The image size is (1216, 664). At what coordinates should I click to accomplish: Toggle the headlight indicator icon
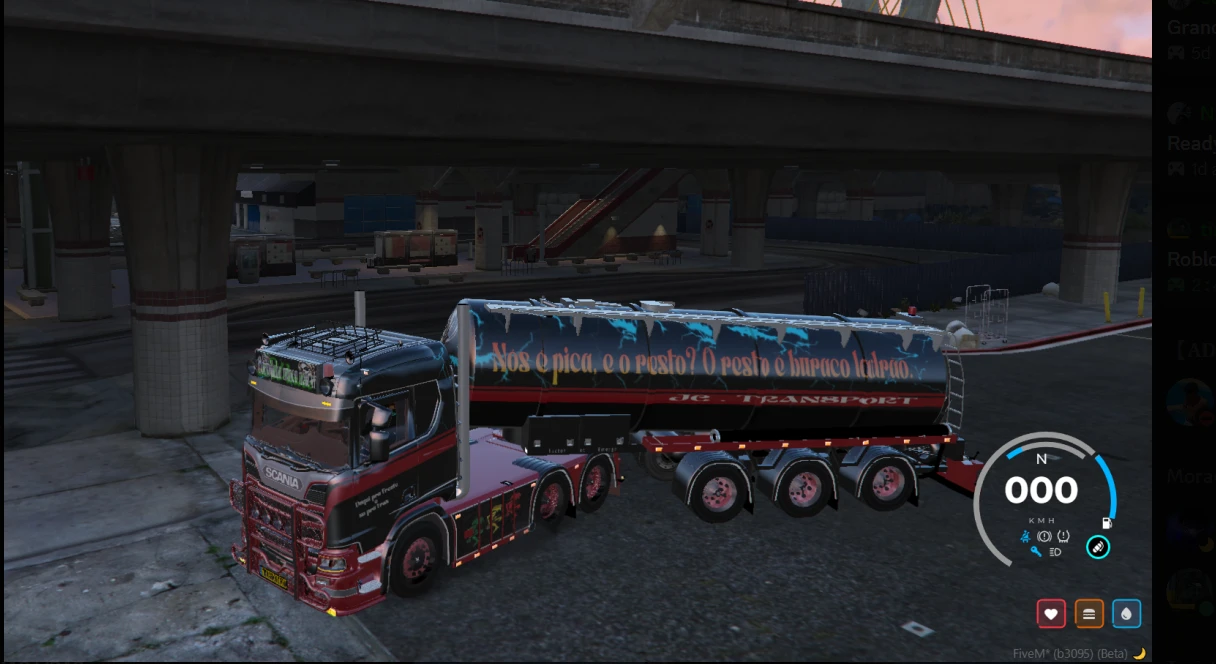[x=1055, y=552]
